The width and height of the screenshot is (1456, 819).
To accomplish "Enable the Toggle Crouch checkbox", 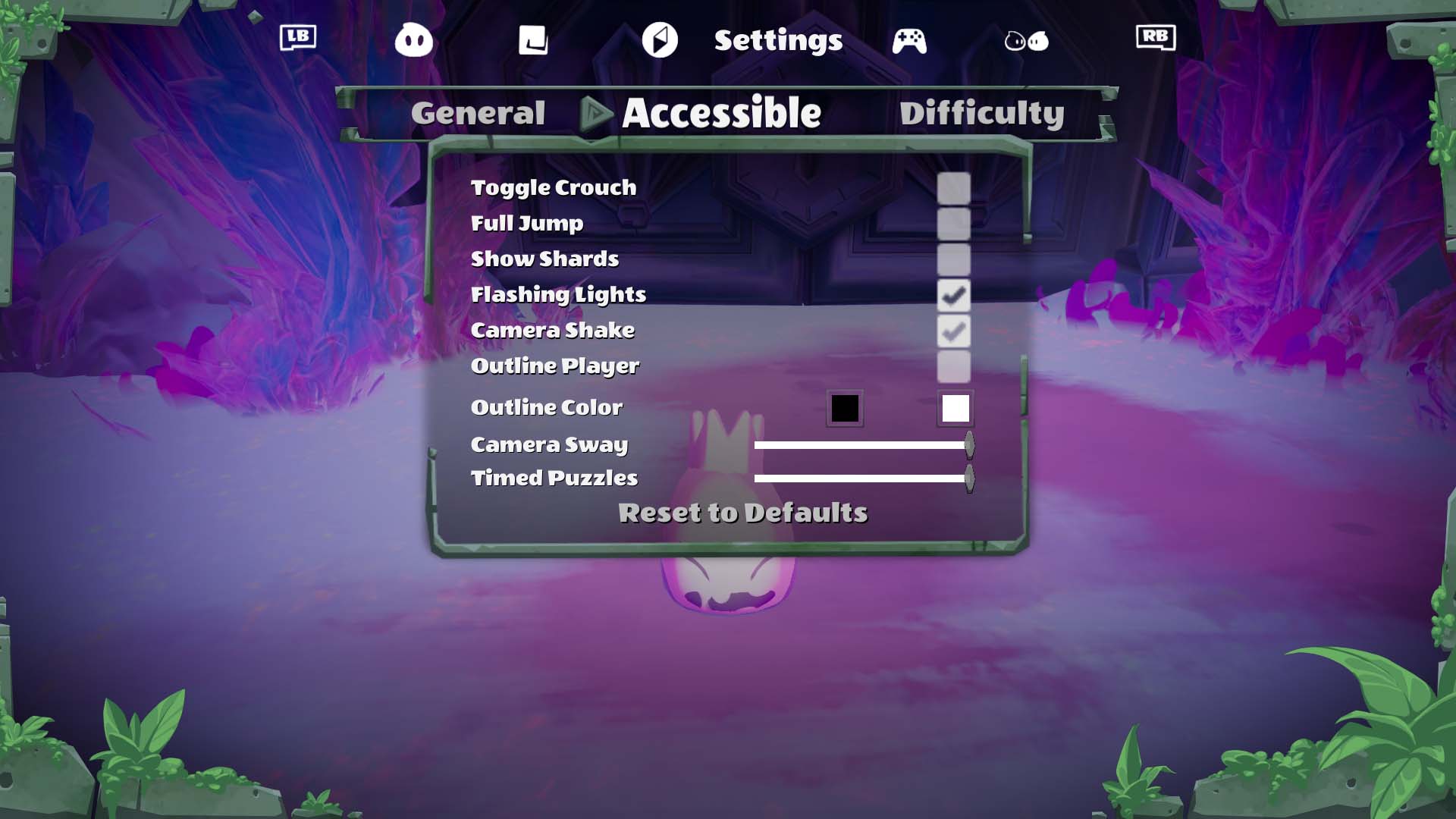I will 953,188.
